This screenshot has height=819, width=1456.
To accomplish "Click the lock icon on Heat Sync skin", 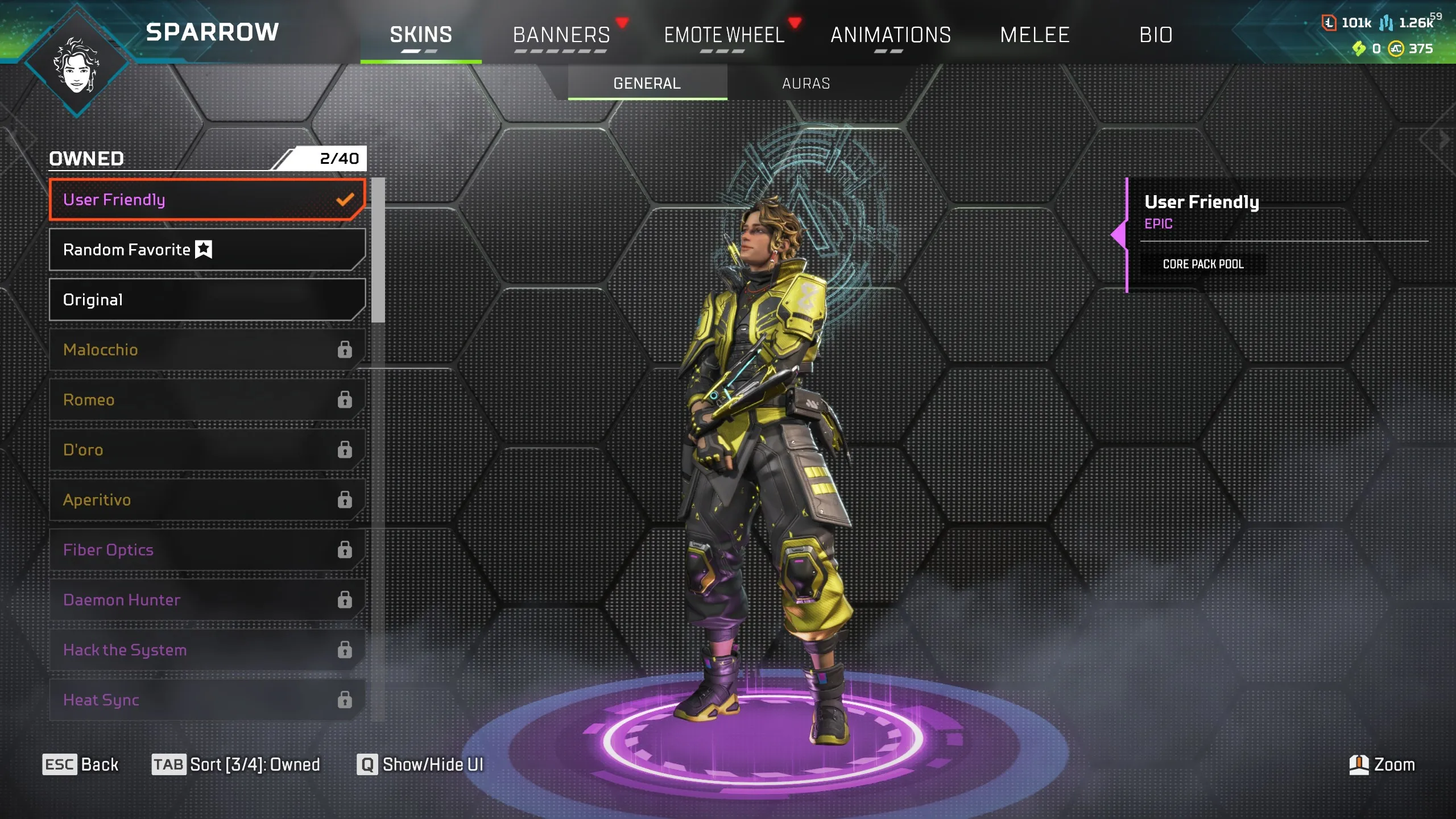I will pos(345,700).
